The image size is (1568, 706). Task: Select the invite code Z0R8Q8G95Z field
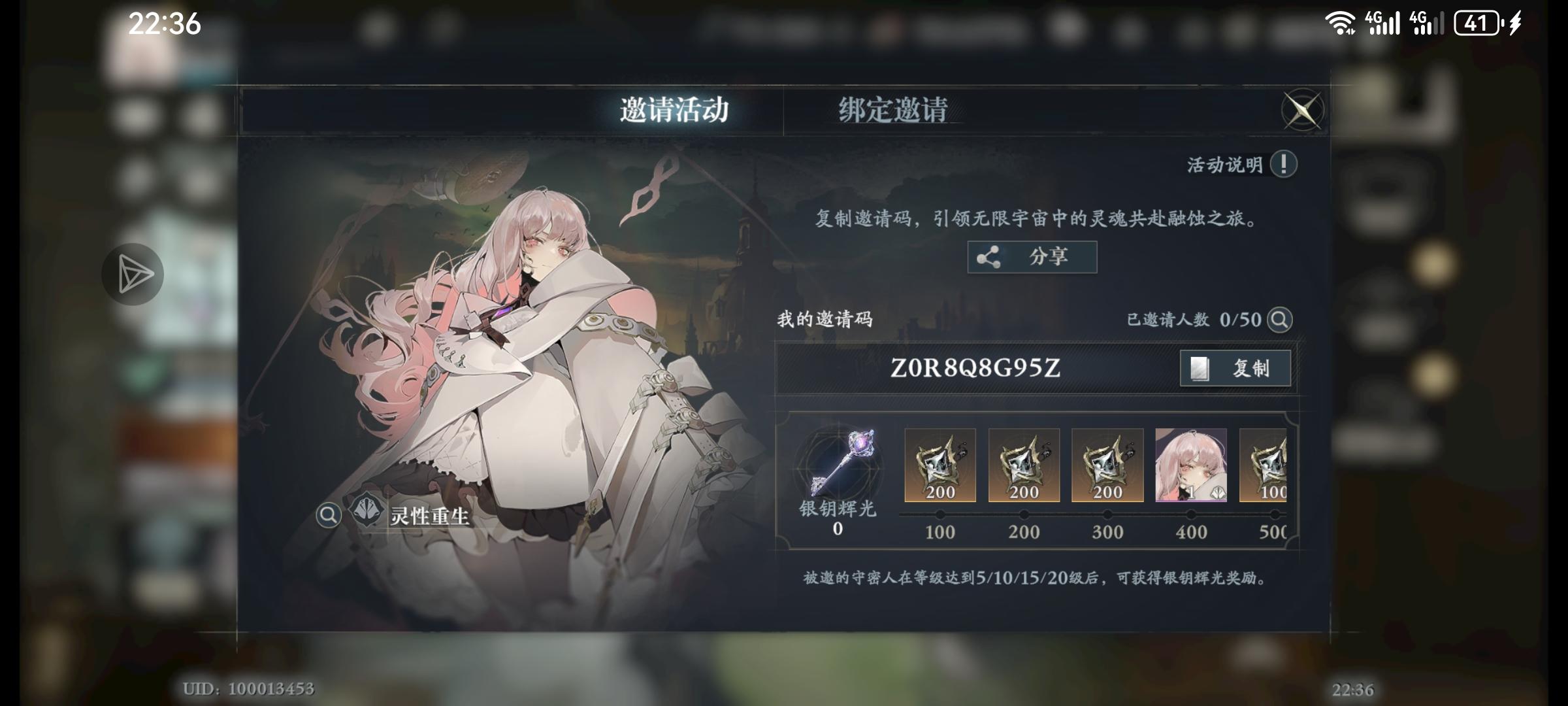(x=973, y=368)
